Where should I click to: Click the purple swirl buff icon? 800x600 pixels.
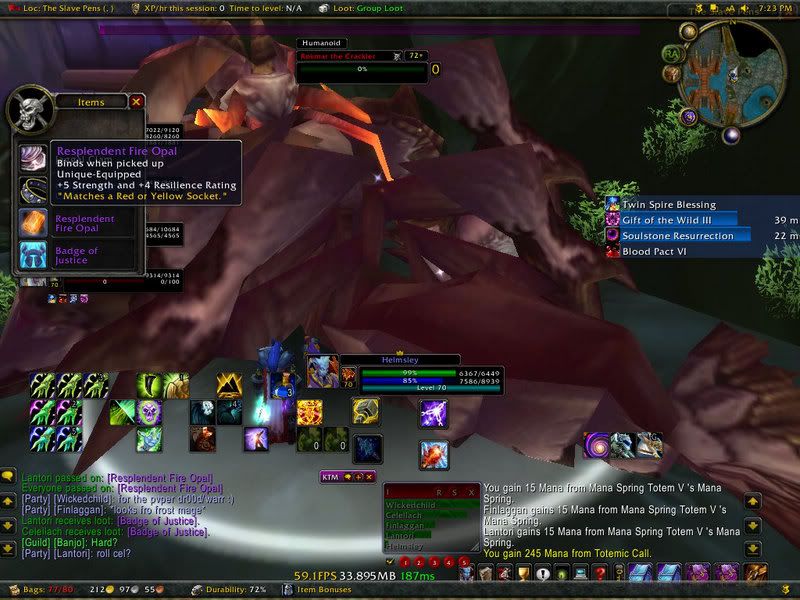(x=597, y=444)
